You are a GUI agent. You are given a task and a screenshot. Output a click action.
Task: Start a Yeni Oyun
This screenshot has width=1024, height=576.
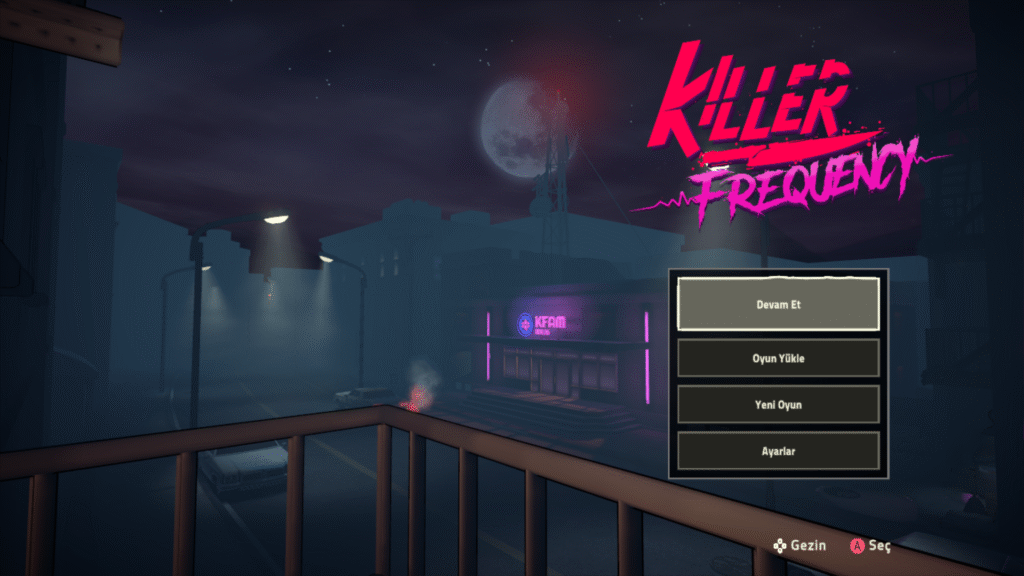pos(778,404)
